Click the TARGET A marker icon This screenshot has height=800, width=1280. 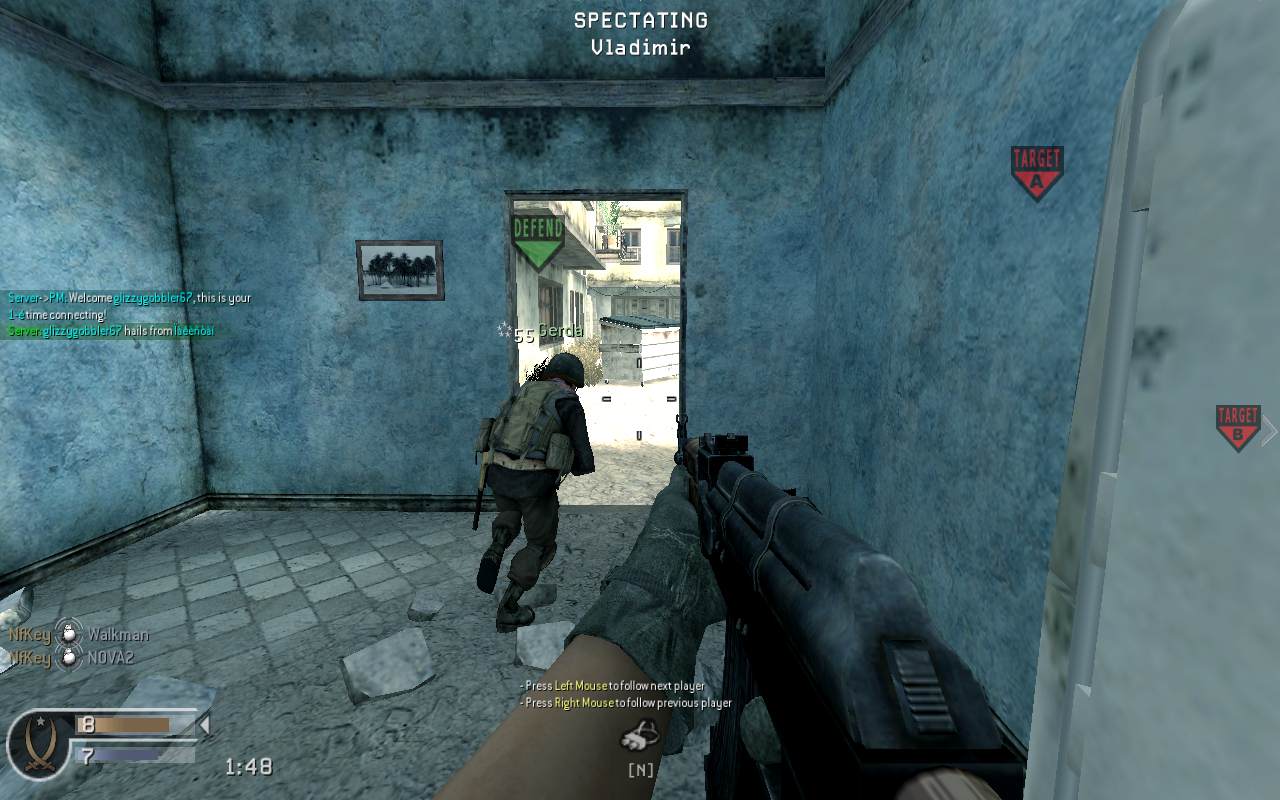pyautogui.click(x=1036, y=162)
